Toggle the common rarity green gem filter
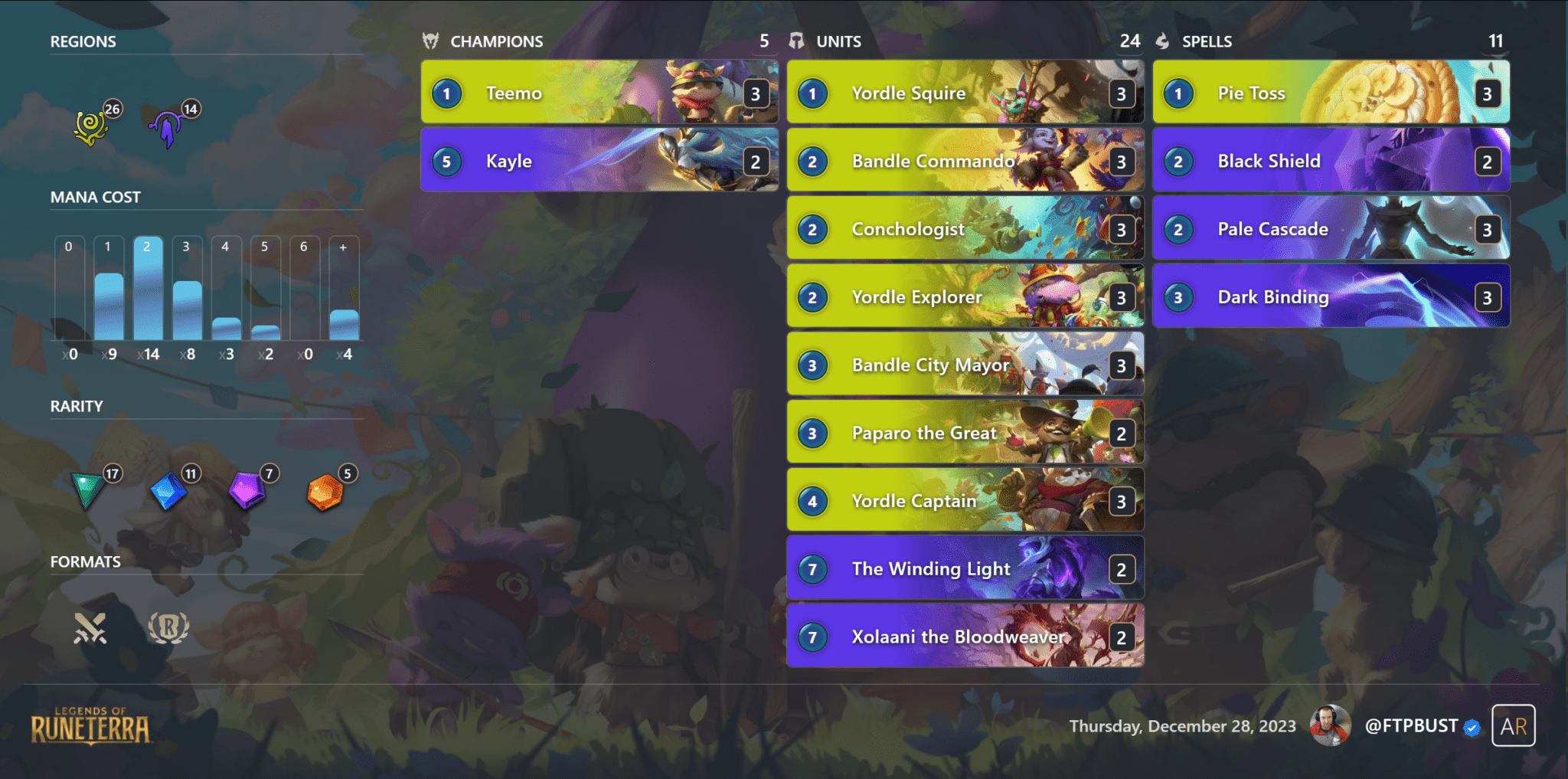1568x779 pixels. (x=88, y=490)
